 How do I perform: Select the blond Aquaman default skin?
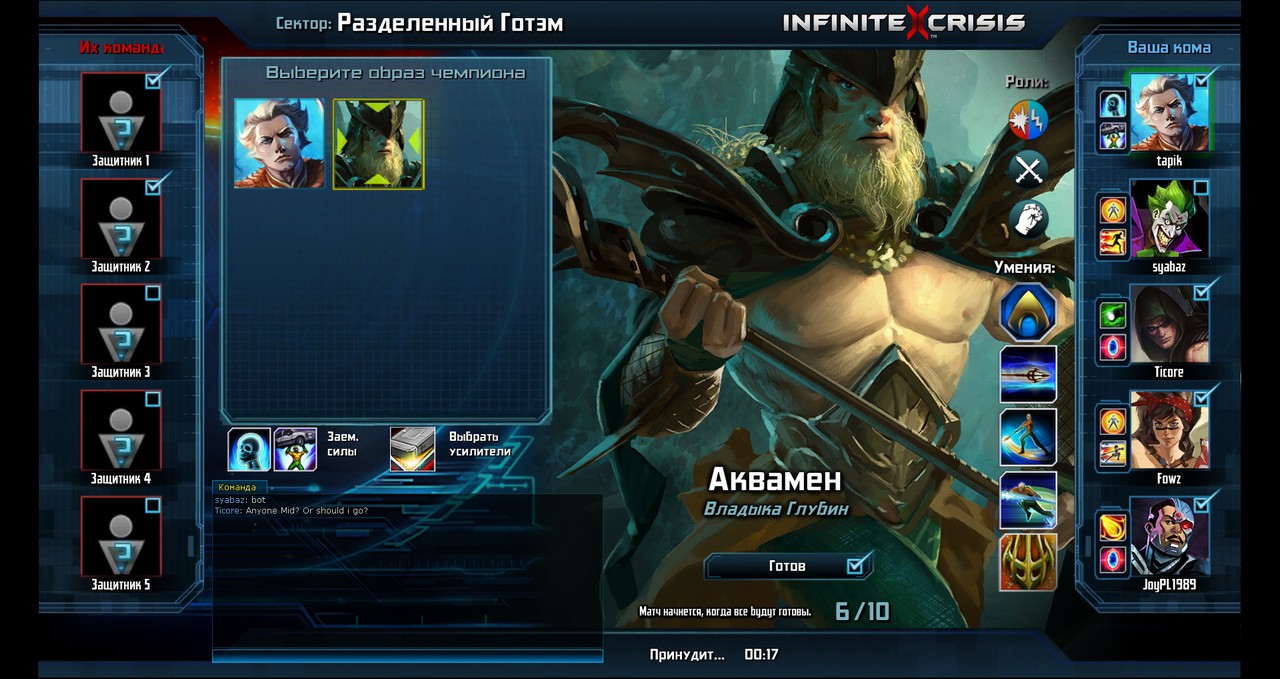279,143
